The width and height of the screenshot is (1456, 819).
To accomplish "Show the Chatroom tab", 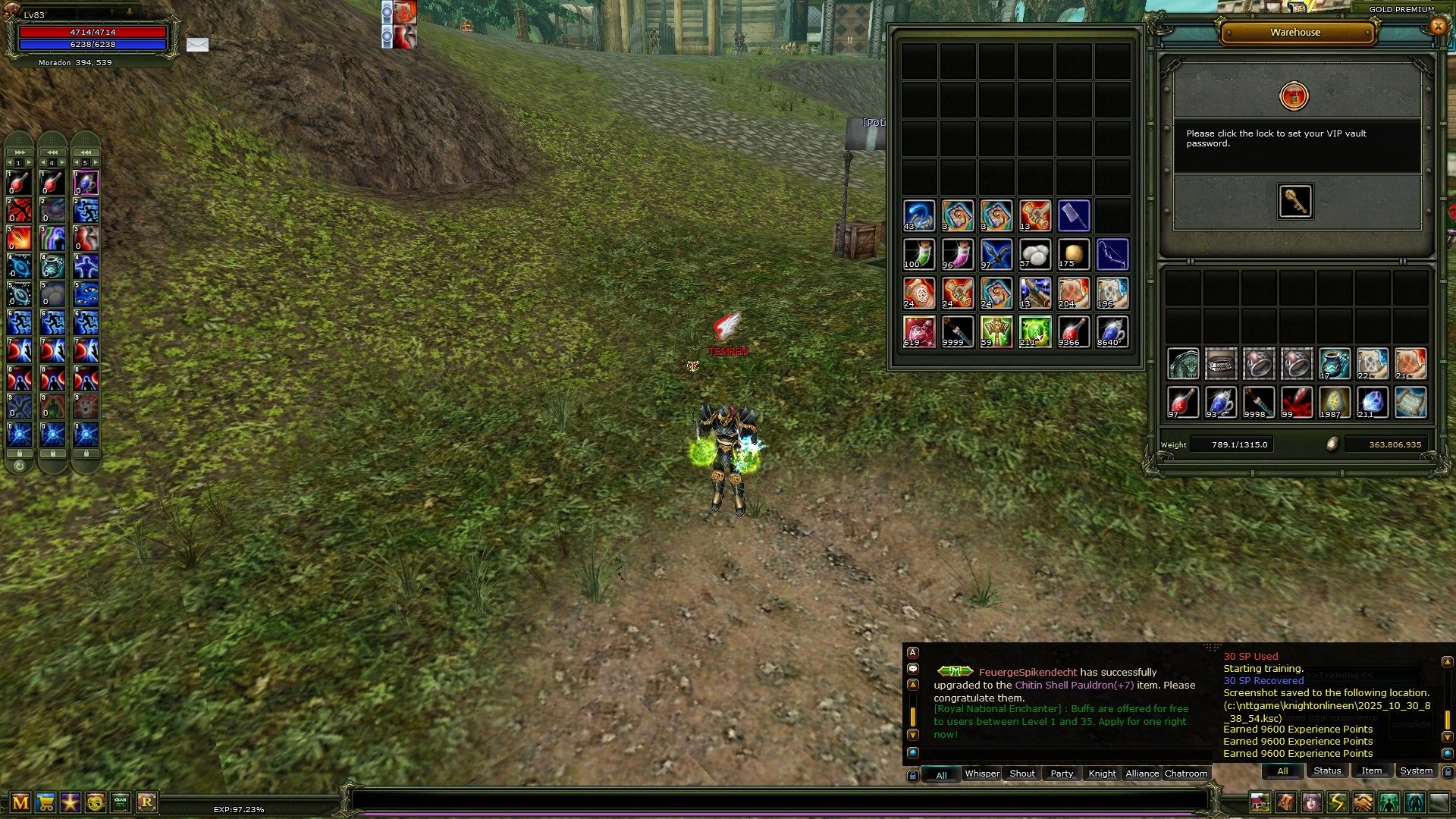I will (1185, 773).
